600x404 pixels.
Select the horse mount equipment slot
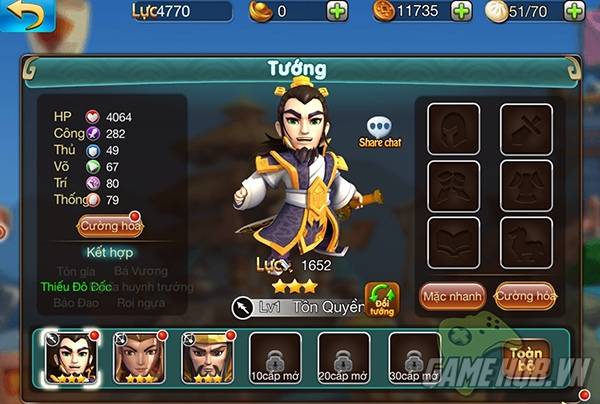pos(524,242)
